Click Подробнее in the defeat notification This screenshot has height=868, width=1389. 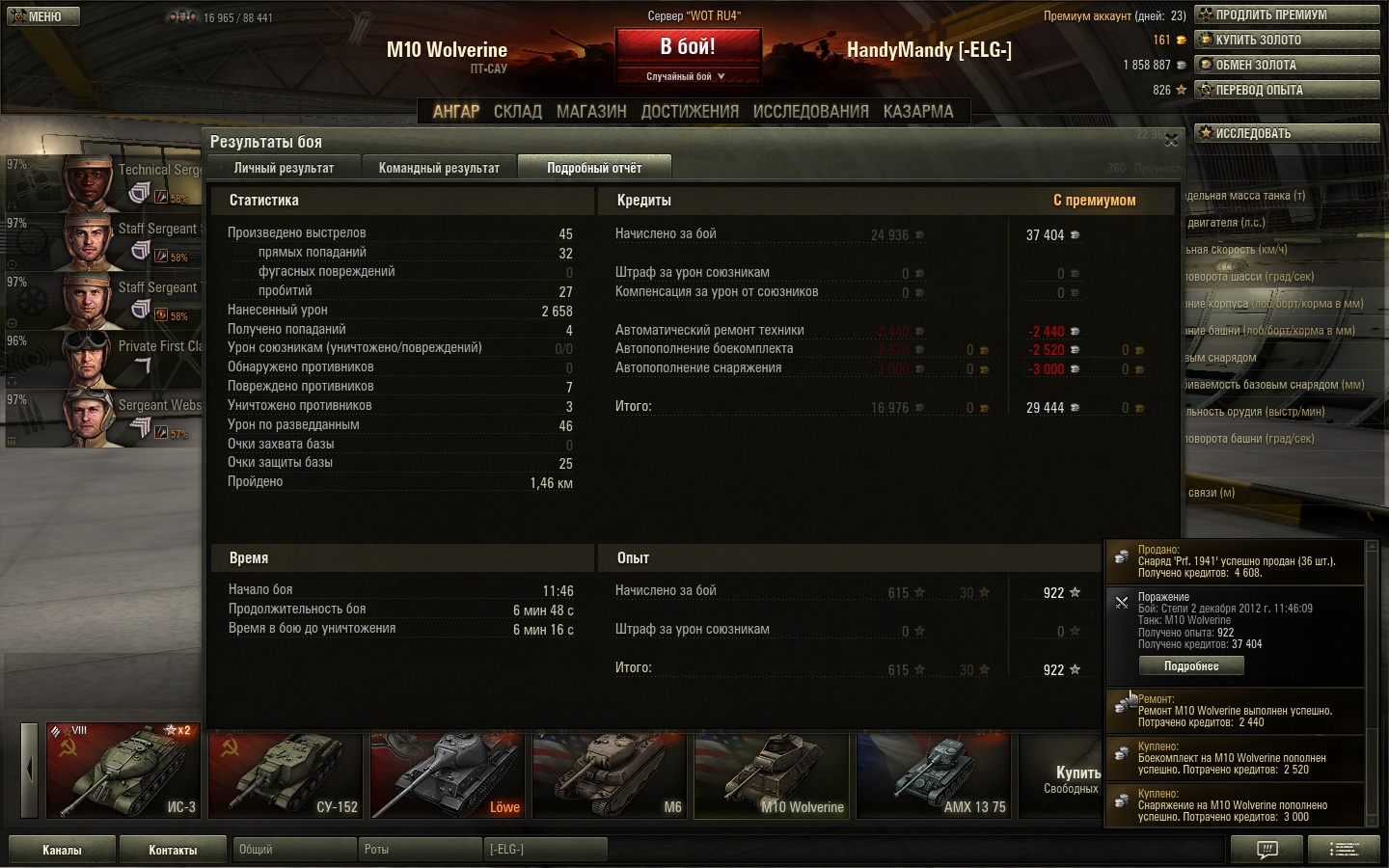pos(1190,666)
